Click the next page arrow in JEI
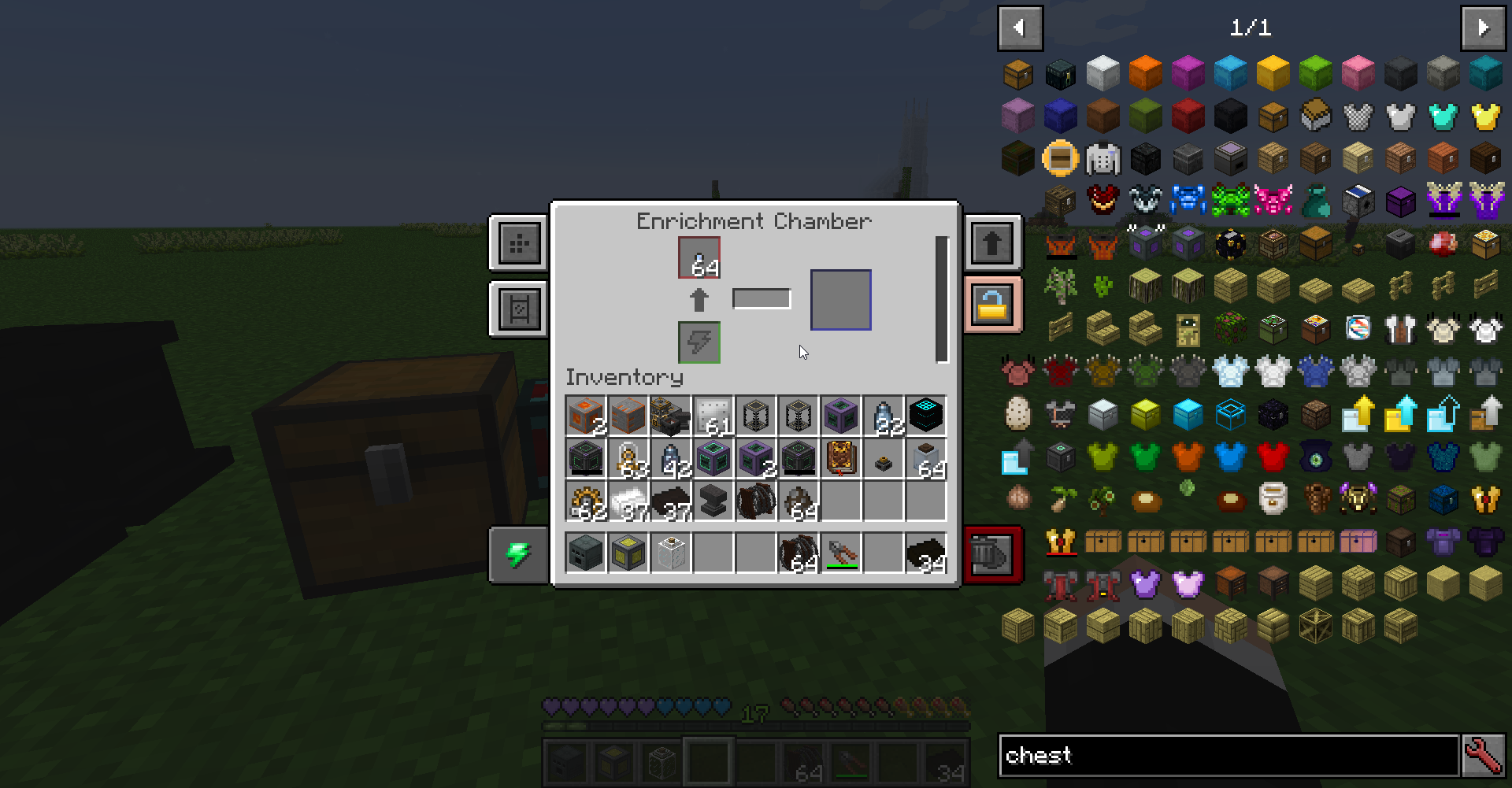This screenshot has width=1512, height=788. 1483,28
